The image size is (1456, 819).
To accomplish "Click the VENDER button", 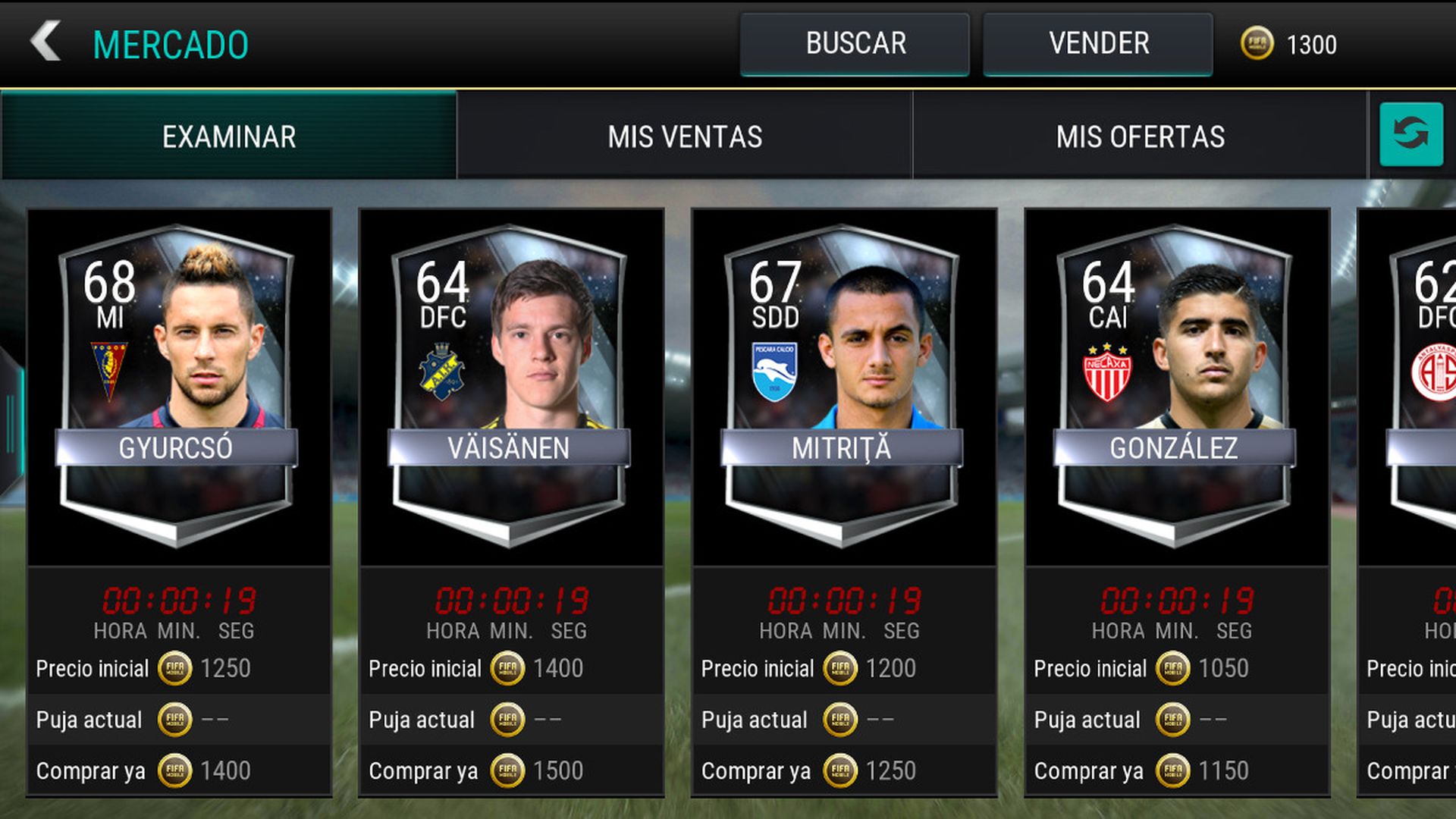I will point(1097,43).
